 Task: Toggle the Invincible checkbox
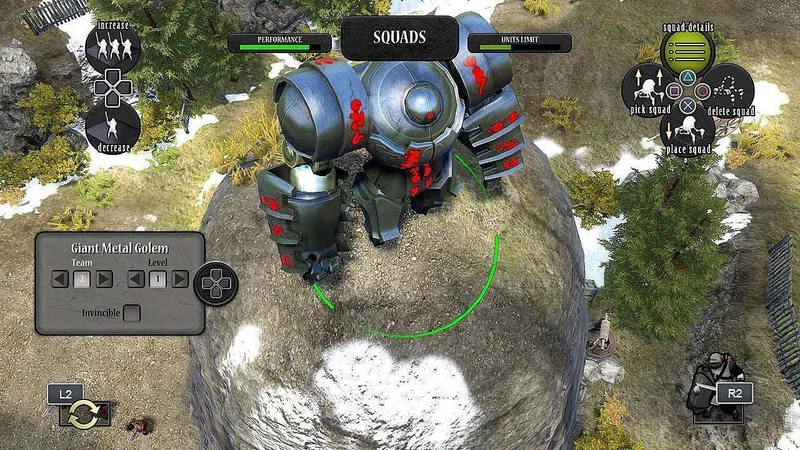pyautogui.click(x=131, y=313)
